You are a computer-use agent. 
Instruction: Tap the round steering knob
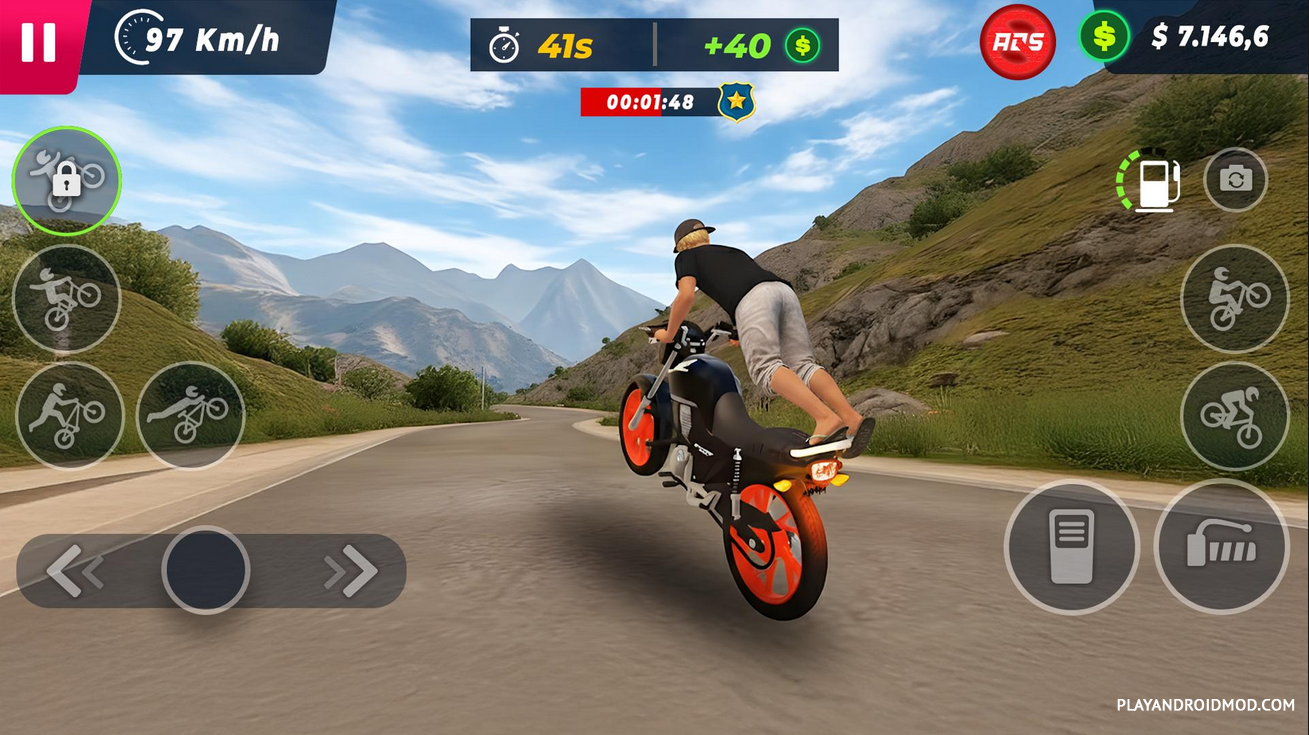[x=206, y=570]
